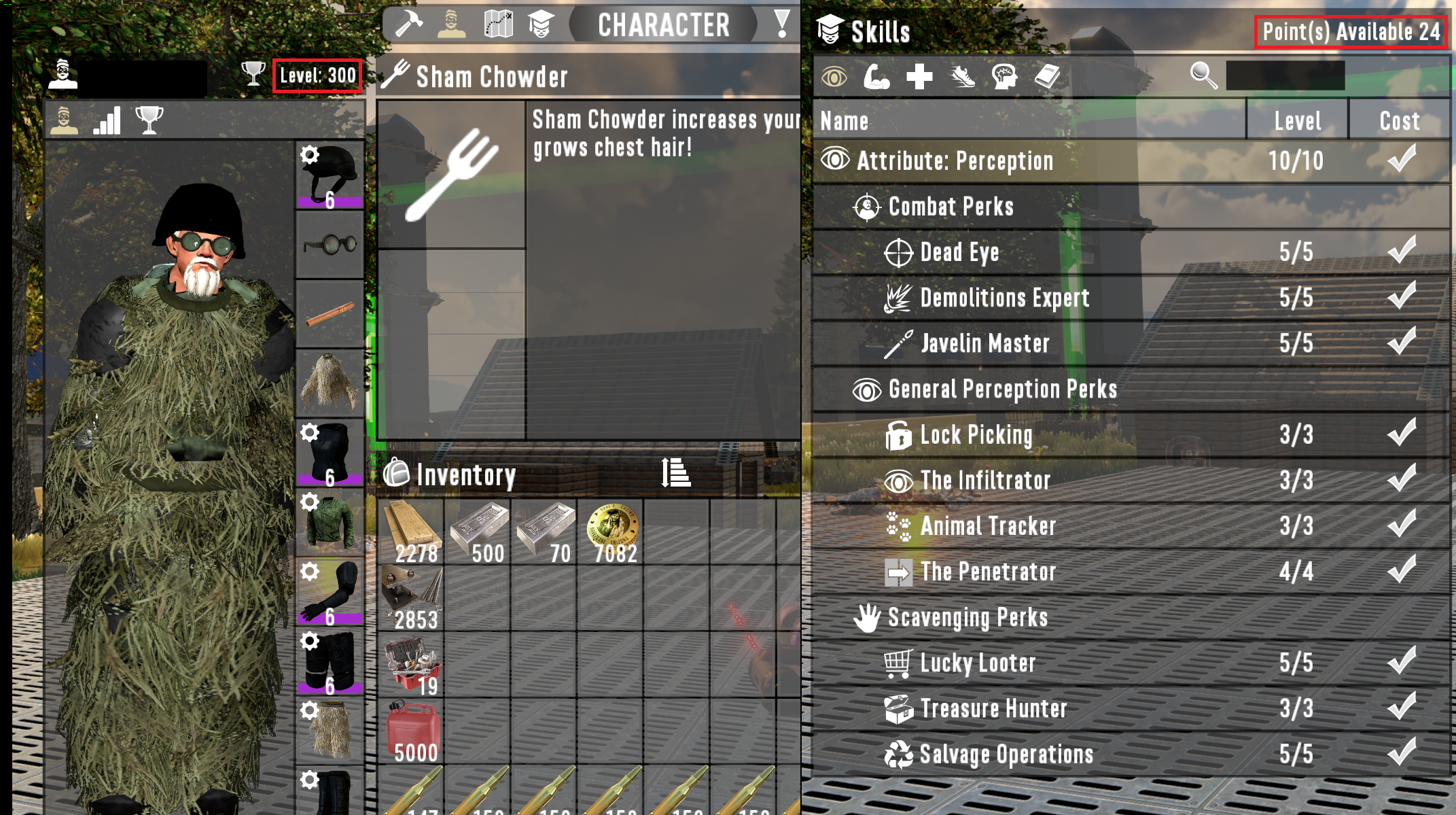
Task: Collapse the Scavenging Perks group
Action: point(965,617)
